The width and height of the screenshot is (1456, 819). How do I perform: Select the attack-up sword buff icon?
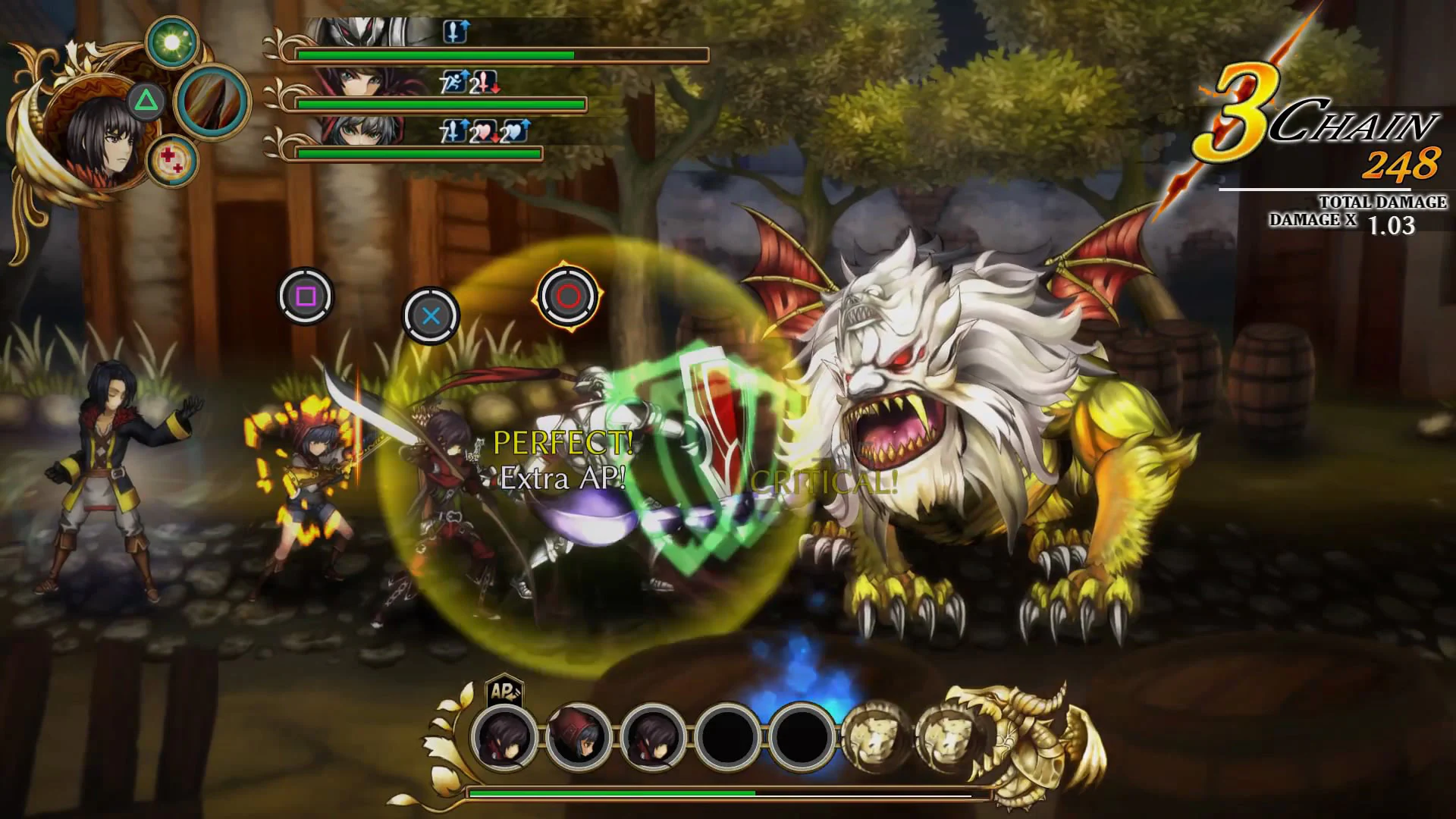click(x=454, y=31)
